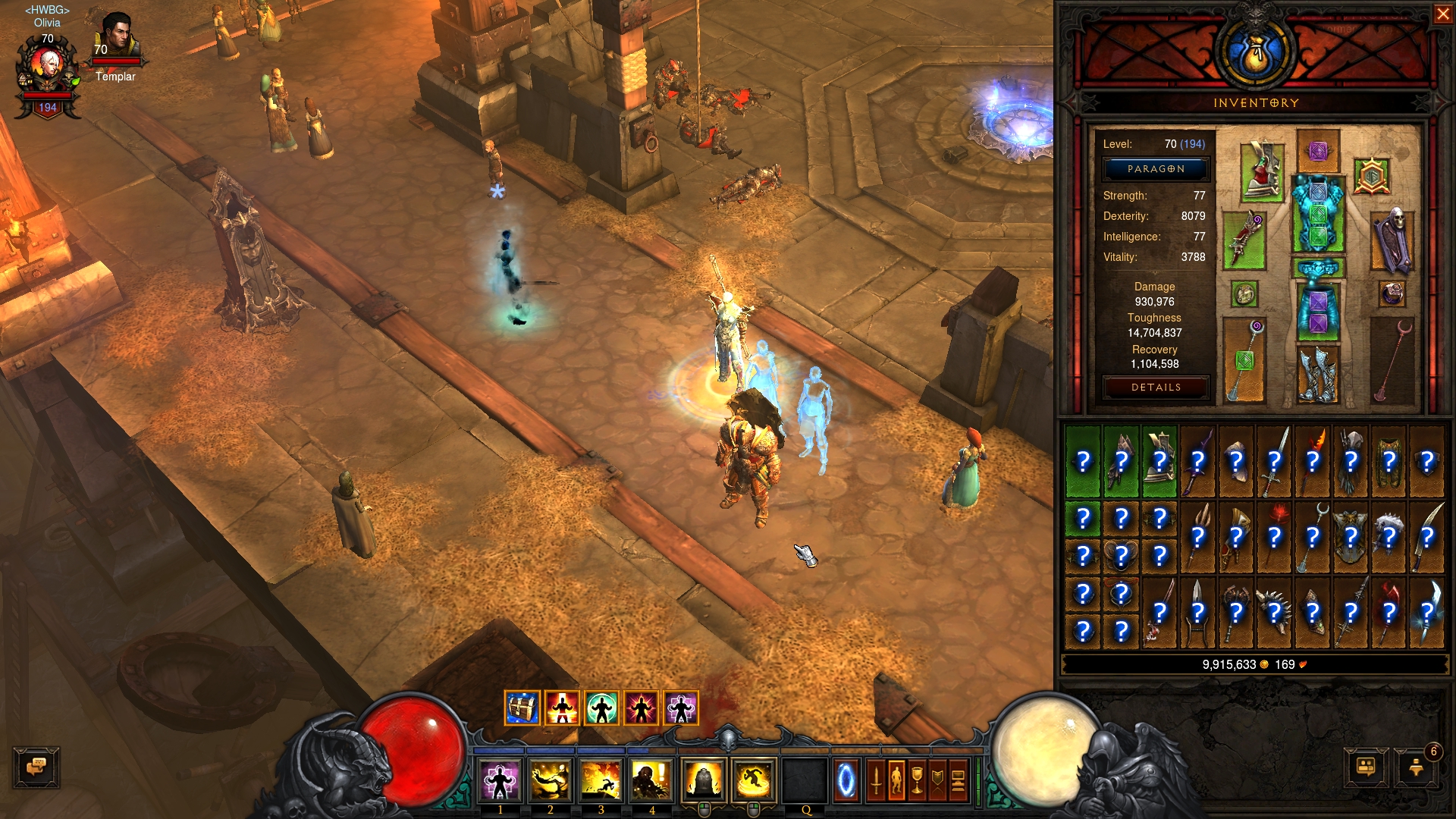Activate skill in hotbar slot 1
The height and width of the screenshot is (819, 1456).
pos(500,780)
